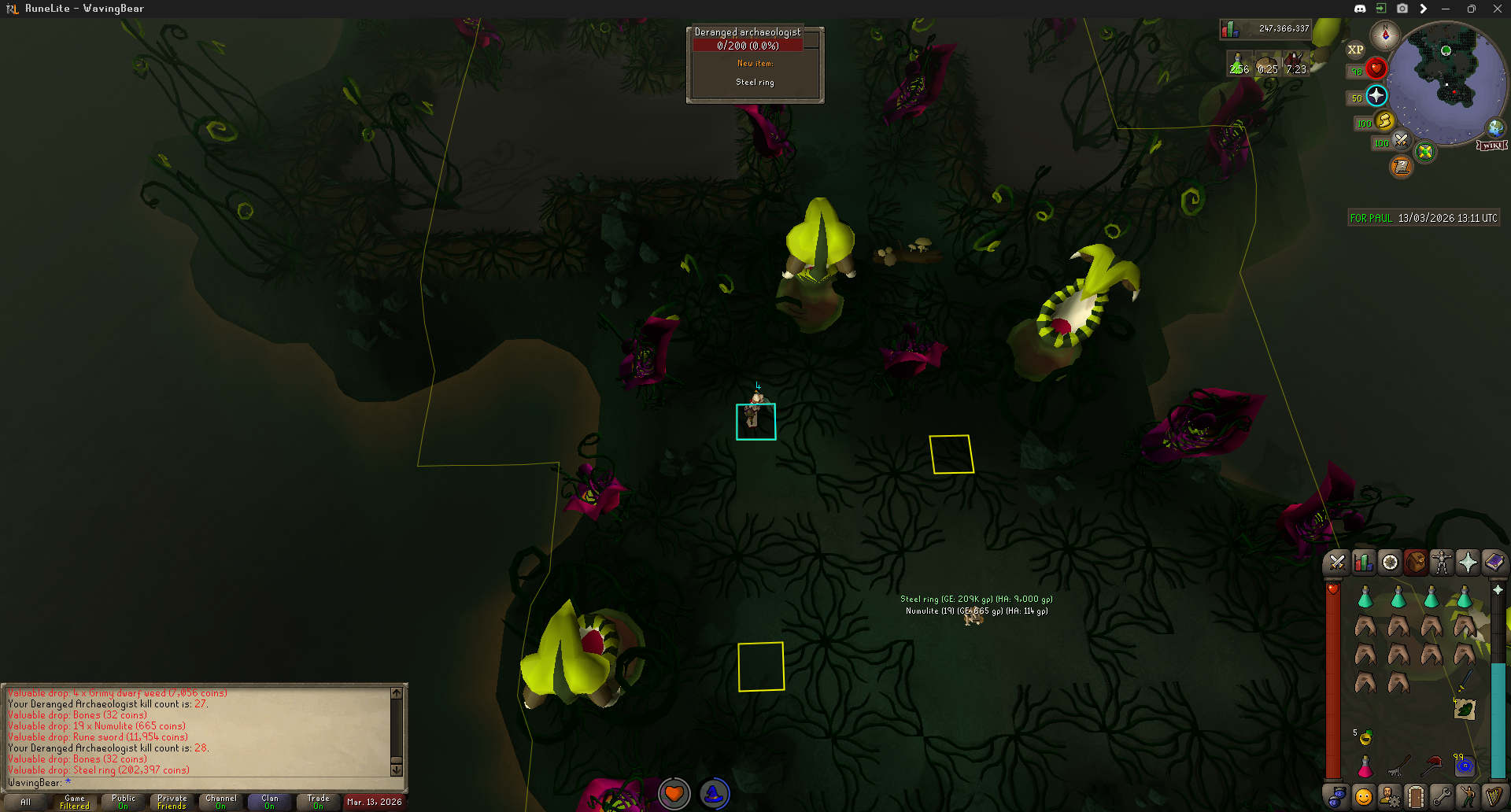The width and height of the screenshot is (1511, 812).
Task: Open the Wiki lookup banner
Action: point(1492,146)
